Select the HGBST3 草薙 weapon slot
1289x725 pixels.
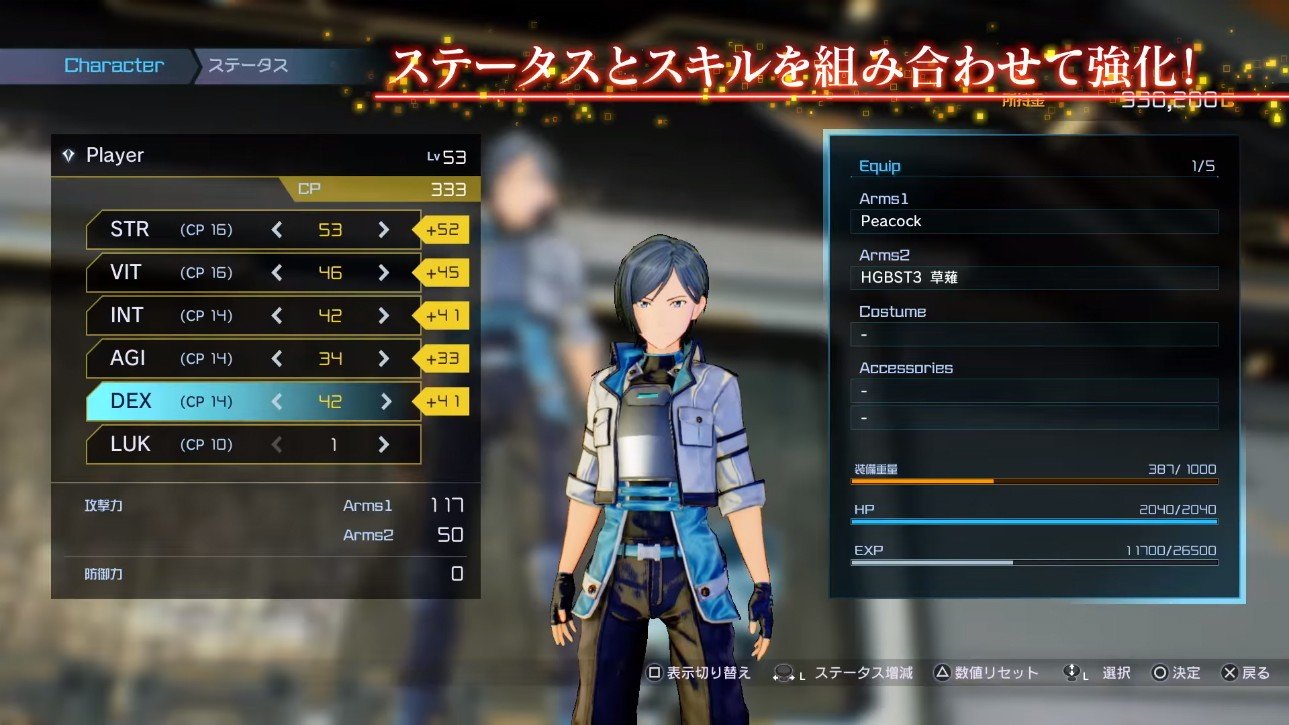(x=1034, y=278)
